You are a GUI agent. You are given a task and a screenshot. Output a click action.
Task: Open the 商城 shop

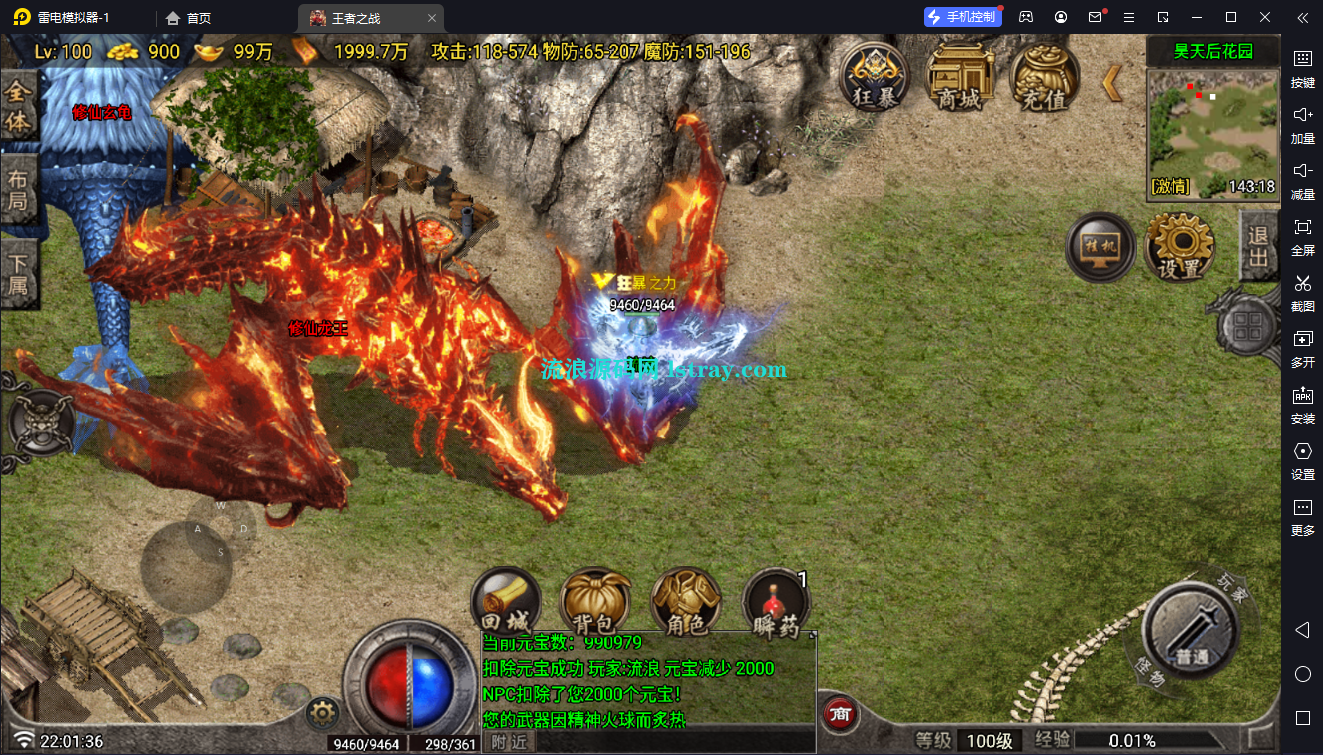coord(959,77)
